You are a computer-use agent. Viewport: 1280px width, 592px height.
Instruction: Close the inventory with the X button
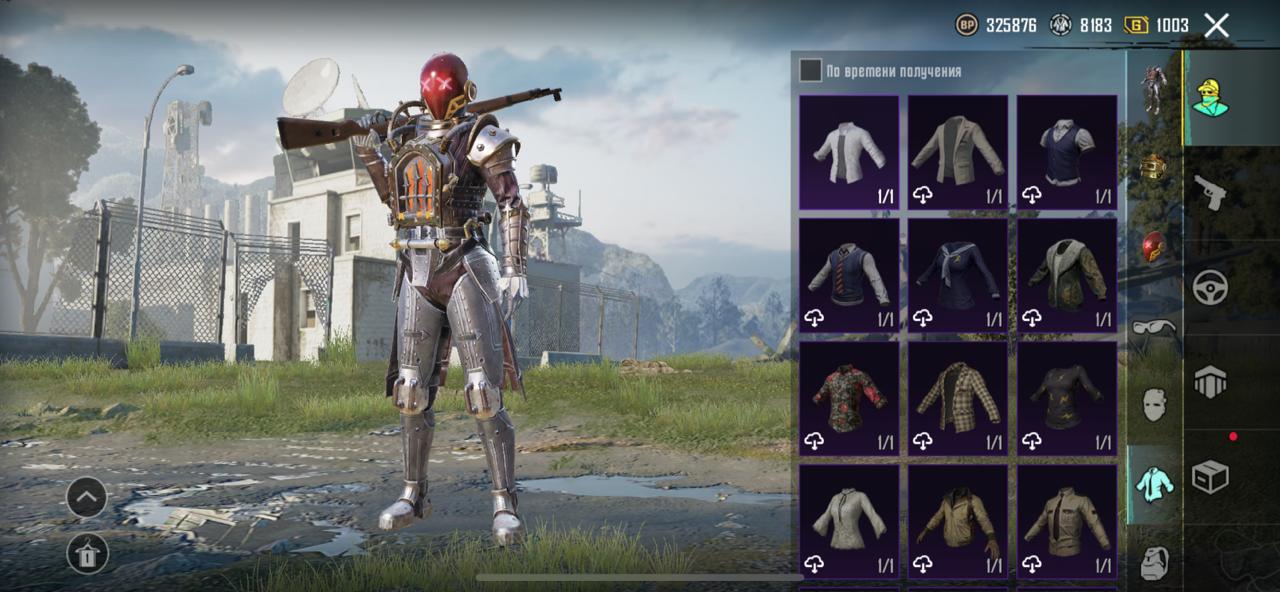click(1216, 26)
